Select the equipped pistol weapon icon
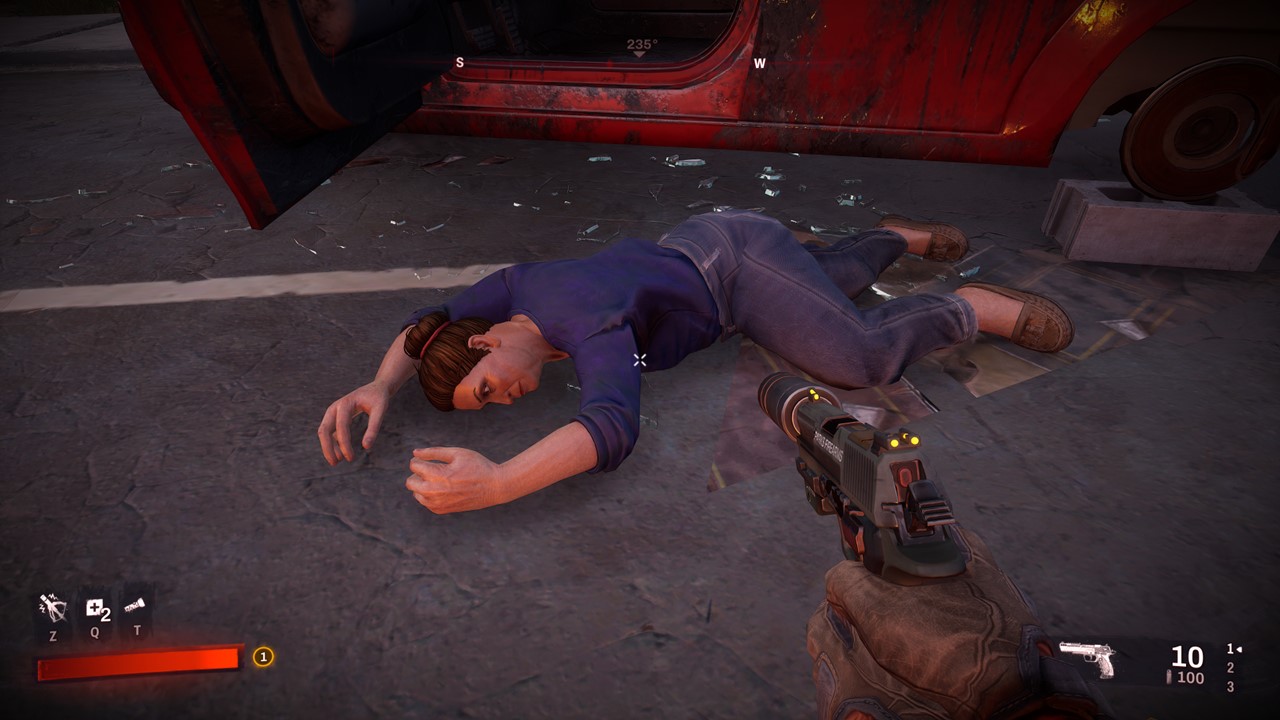1280x720 pixels. pyautogui.click(x=1087, y=658)
